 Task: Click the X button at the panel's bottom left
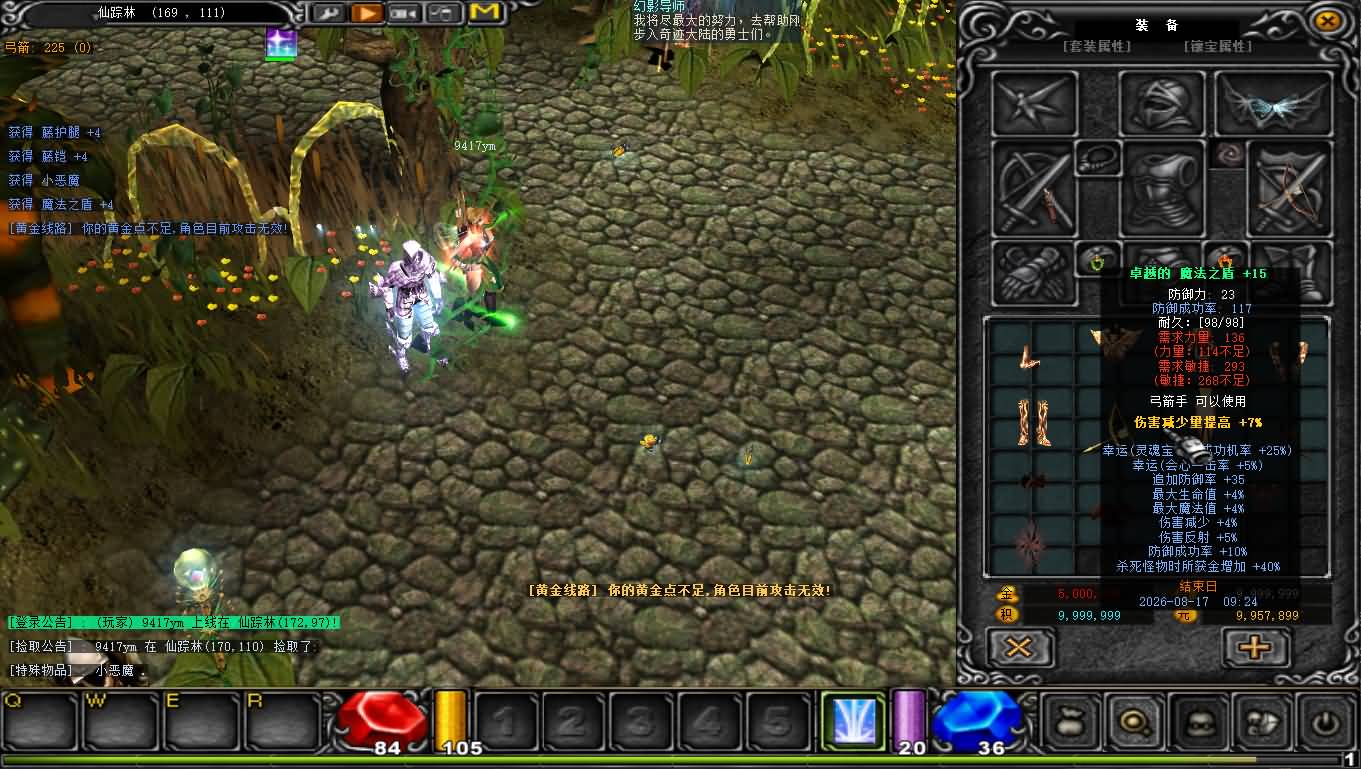1020,647
